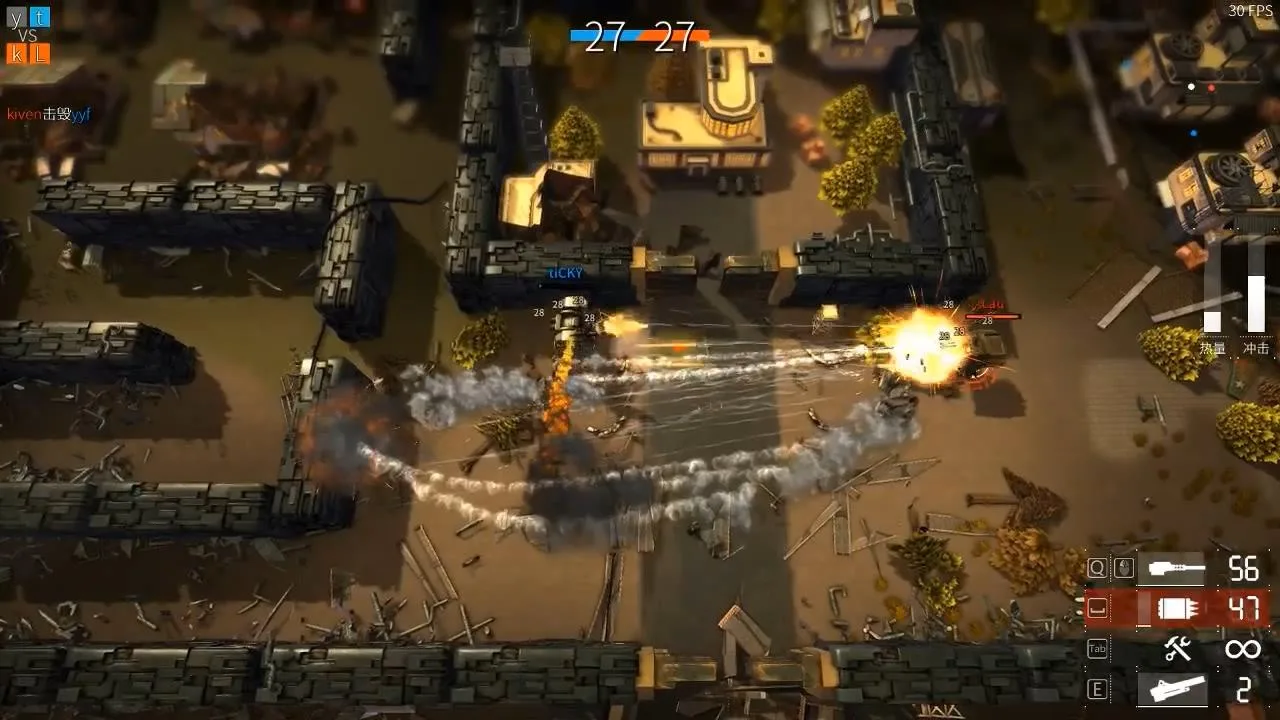Viewport: 1280px width, 720px height.
Task: Choose the hammer and wrench repair tool
Action: [1177, 650]
